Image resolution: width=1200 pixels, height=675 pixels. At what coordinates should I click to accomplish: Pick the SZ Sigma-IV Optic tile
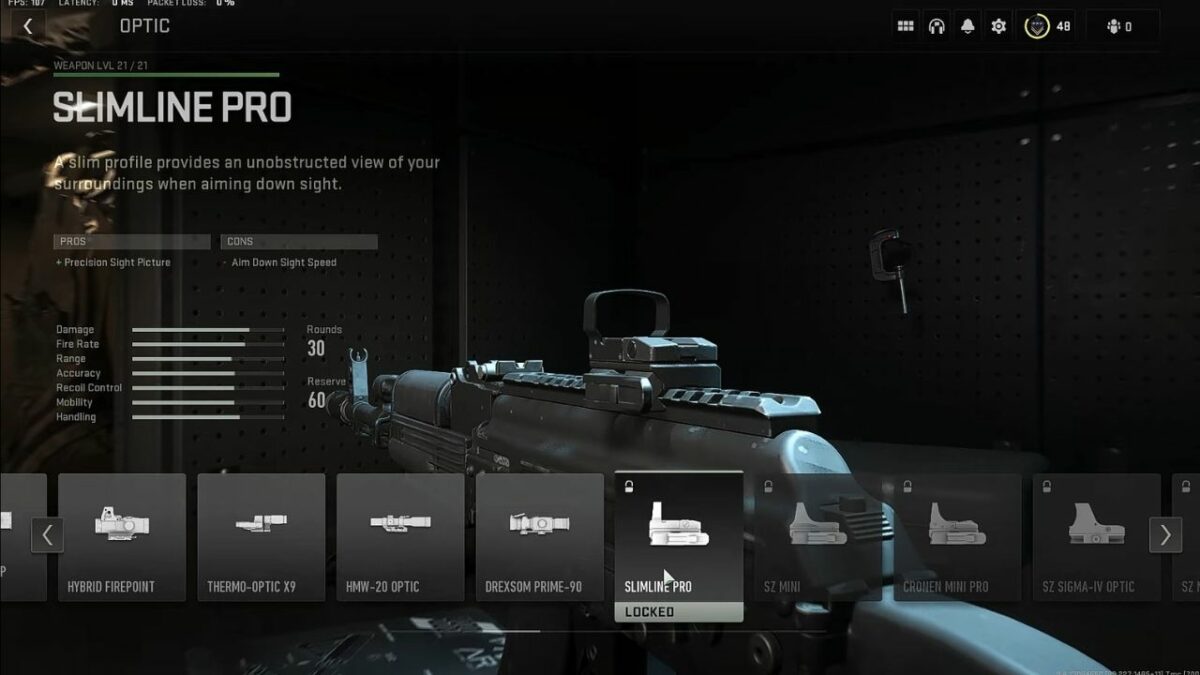pos(1096,537)
